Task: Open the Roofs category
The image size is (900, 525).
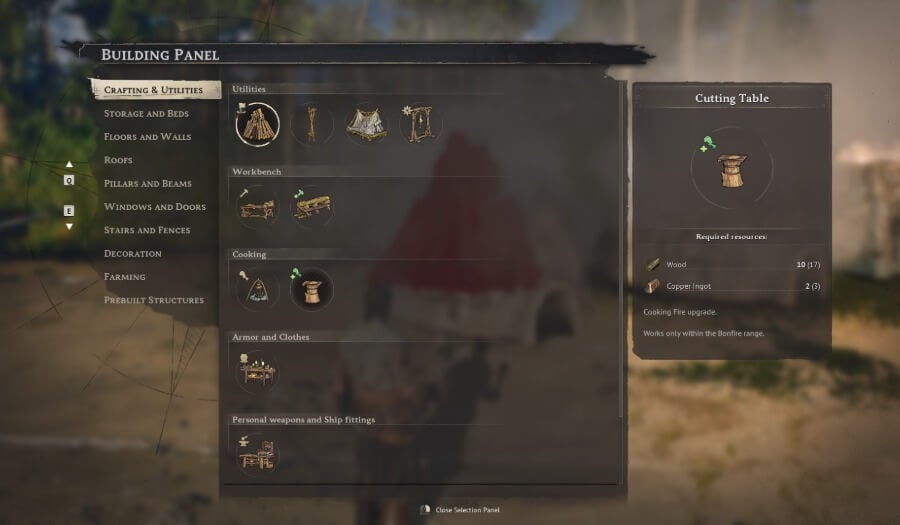Action: [118, 160]
